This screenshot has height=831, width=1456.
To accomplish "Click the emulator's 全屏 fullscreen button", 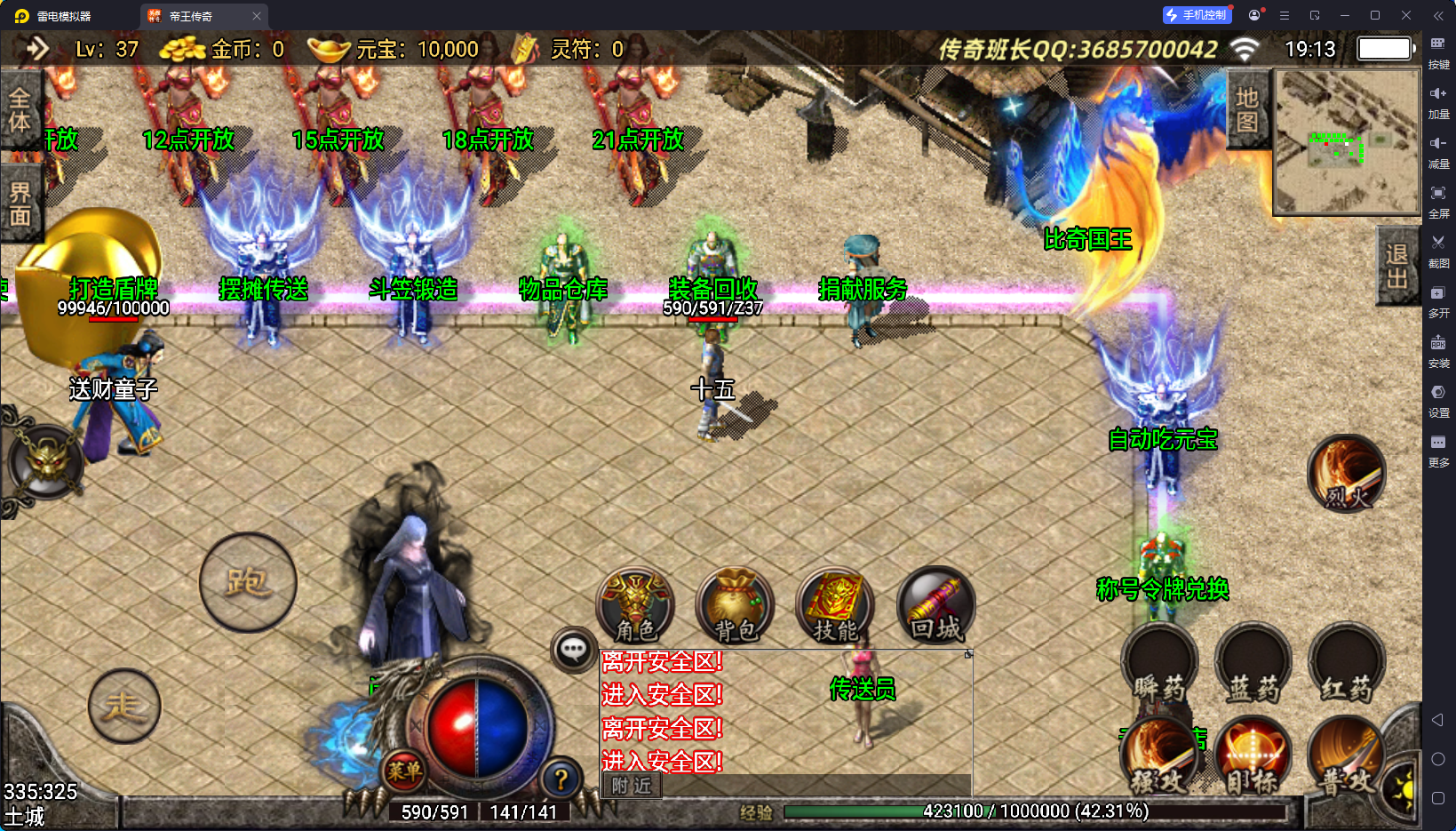I will [x=1438, y=199].
